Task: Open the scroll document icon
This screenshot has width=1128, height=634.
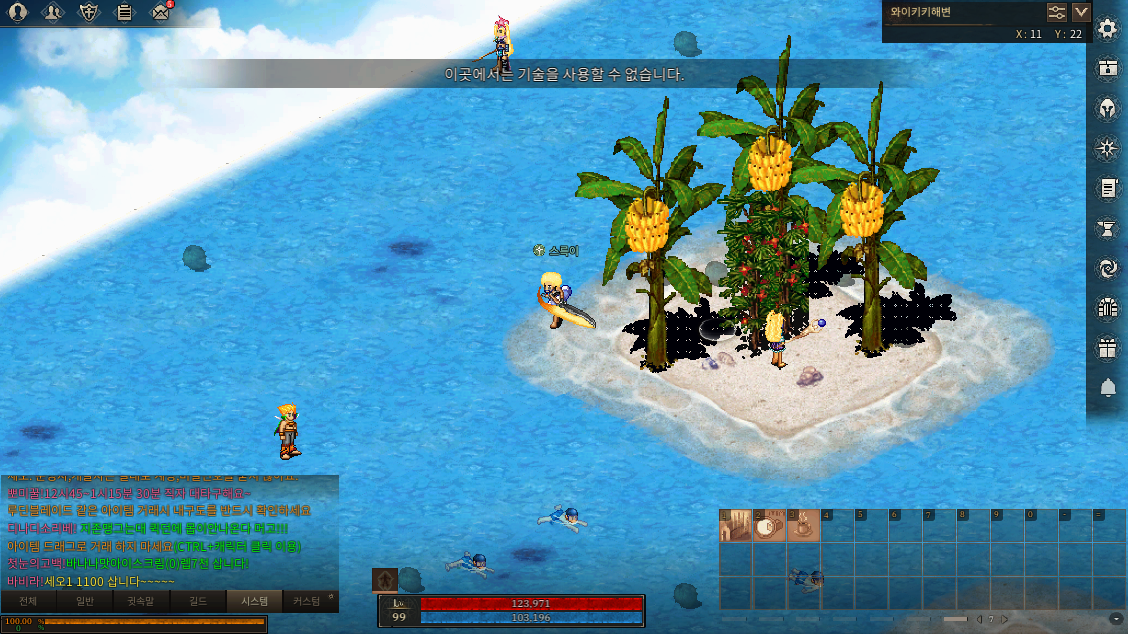Action: 1107,188
